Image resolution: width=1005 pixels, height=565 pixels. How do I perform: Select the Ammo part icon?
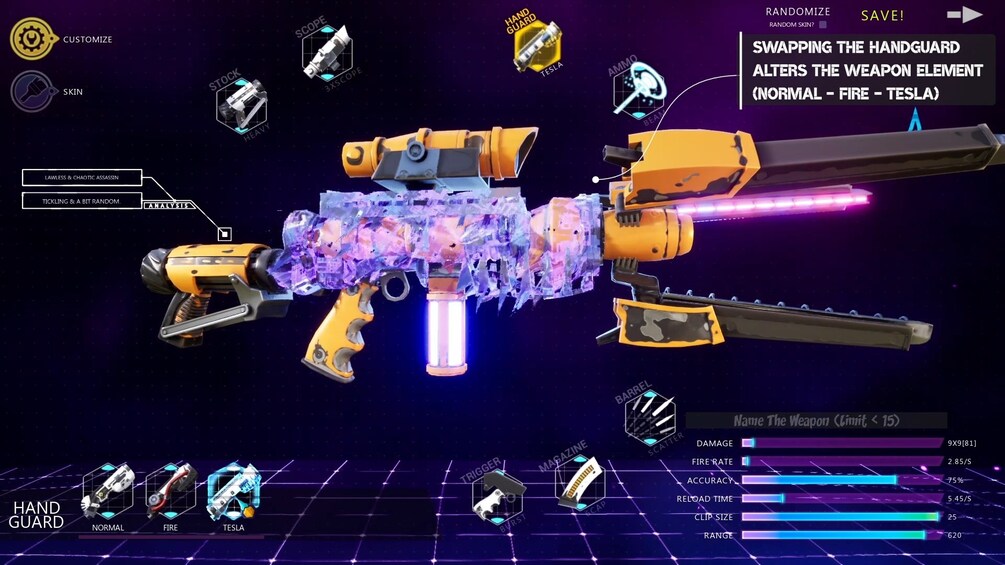tap(639, 90)
